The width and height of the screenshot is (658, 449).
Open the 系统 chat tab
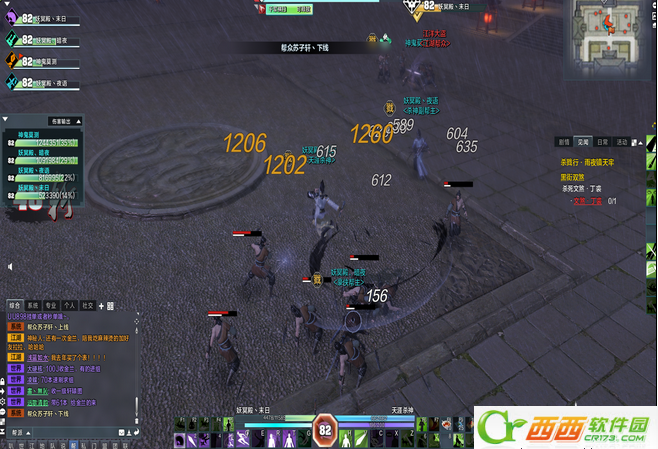pyautogui.click(x=32, y=305)
